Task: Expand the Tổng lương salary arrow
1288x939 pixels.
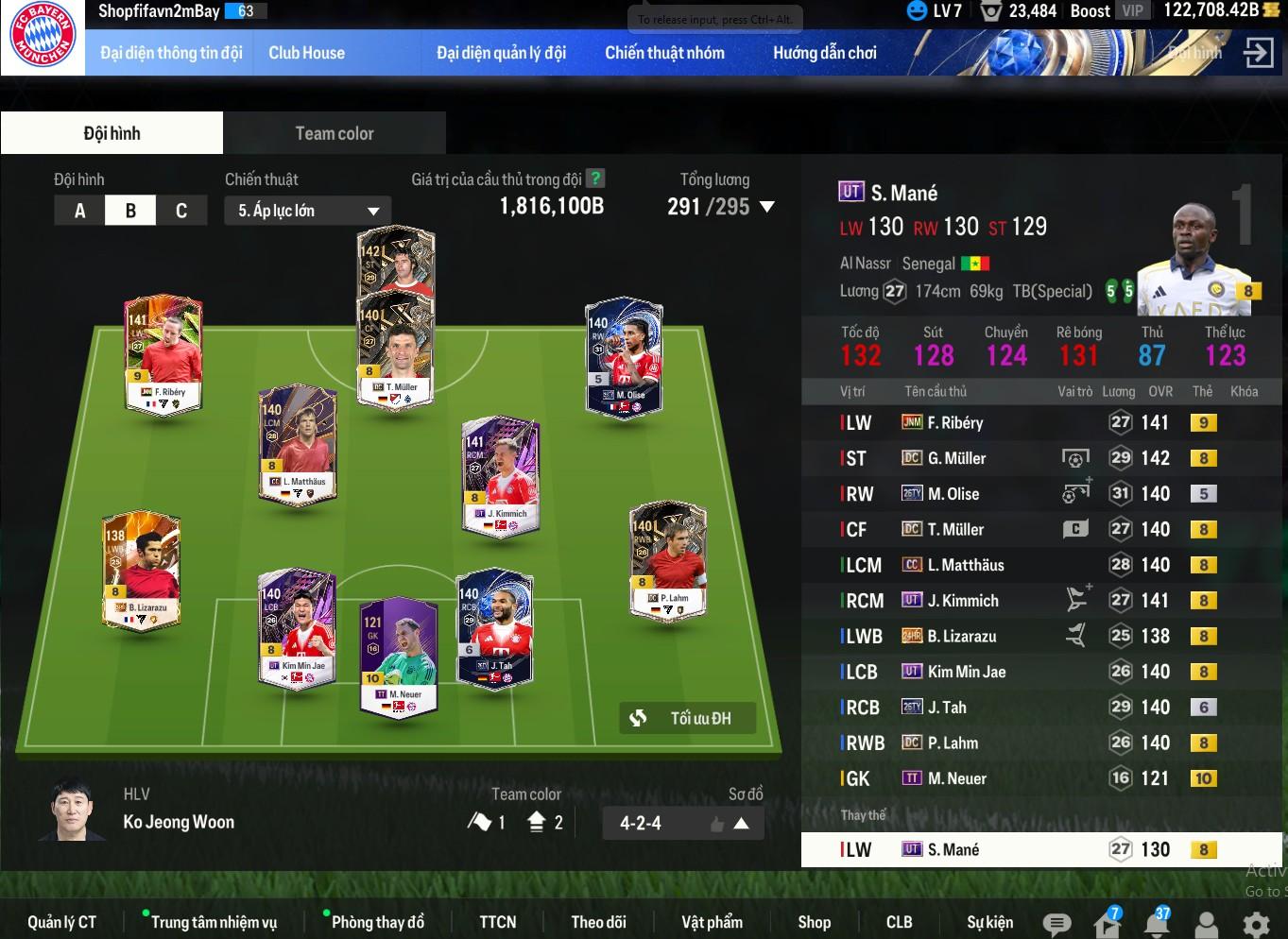Action: click(767, 207)
